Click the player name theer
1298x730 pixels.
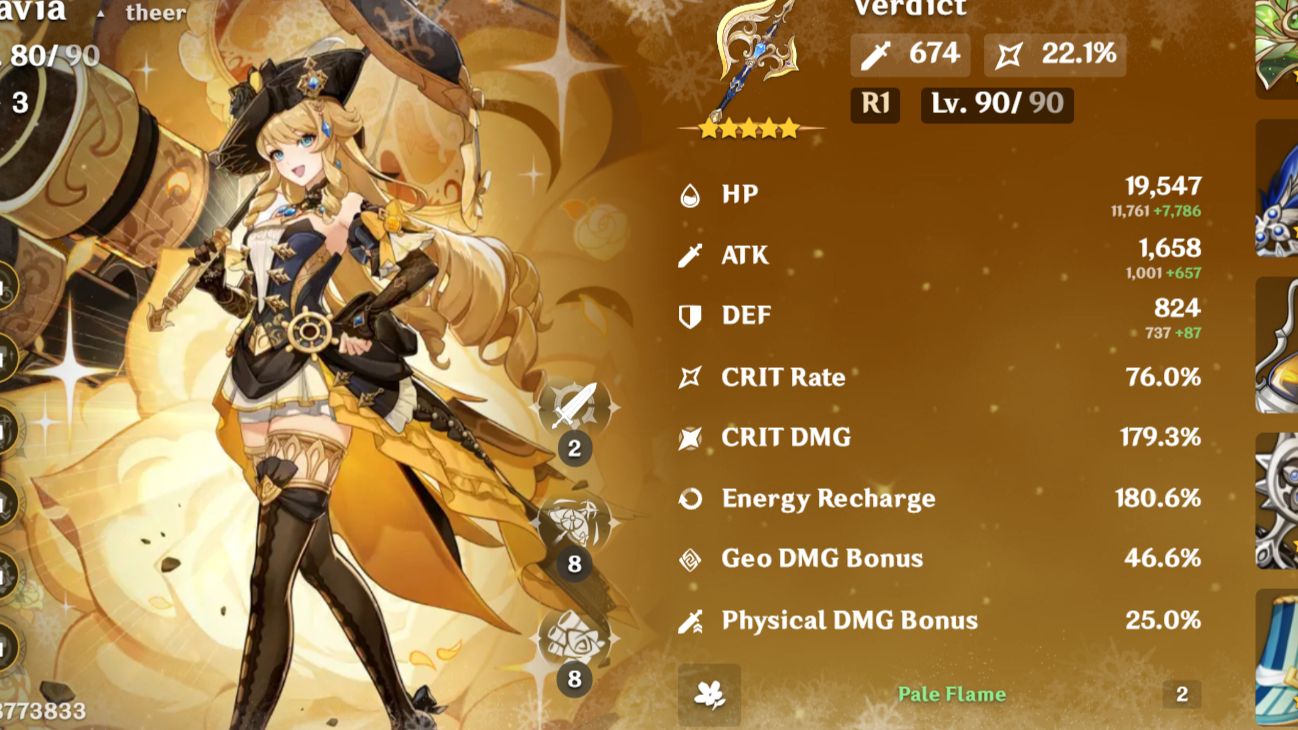[x=153, y=13]
